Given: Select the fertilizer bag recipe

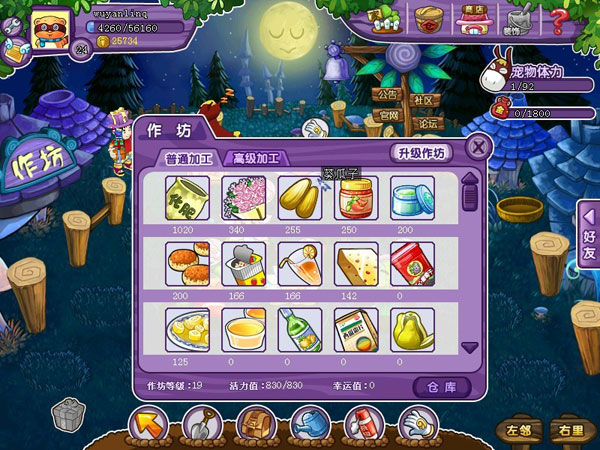Looking at the screenshot, I should (x=187, y=197).
